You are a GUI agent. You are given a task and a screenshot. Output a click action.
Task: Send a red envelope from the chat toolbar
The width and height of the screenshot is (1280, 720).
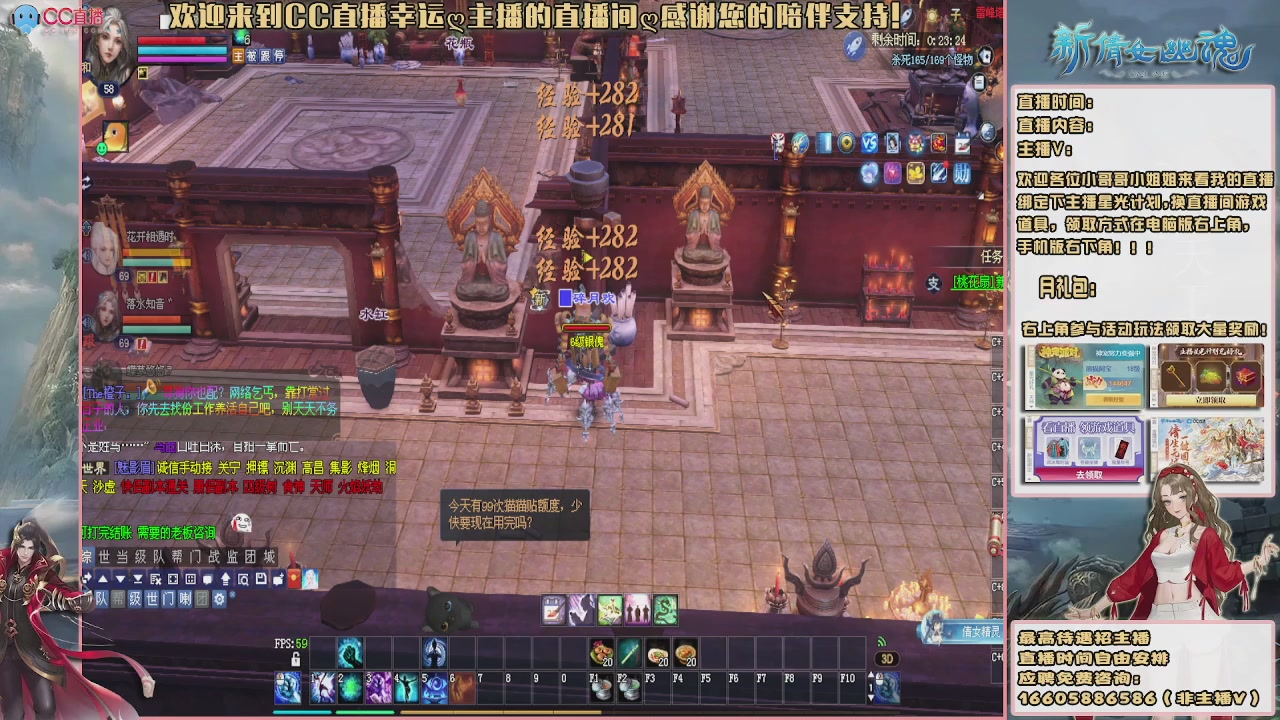pyautogui.click(x=292, y=579)
